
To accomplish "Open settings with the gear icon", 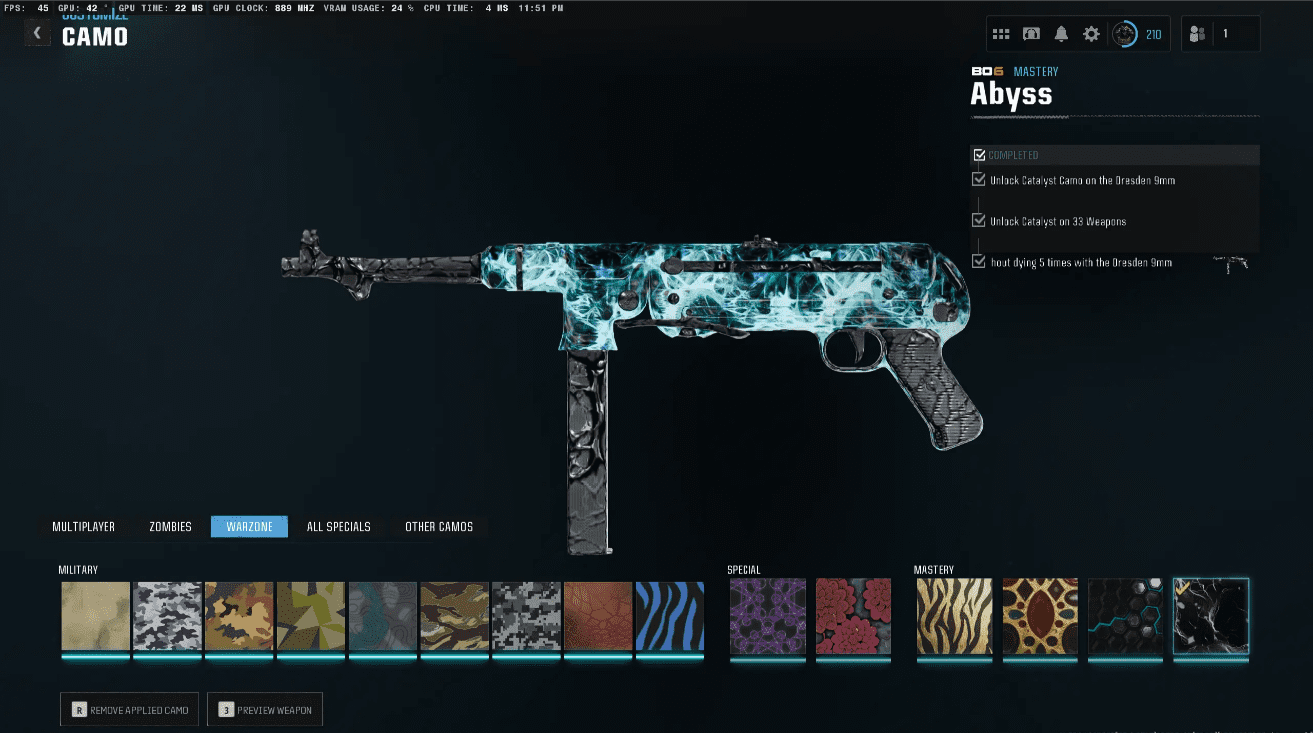I will [x=1091, y=33].
